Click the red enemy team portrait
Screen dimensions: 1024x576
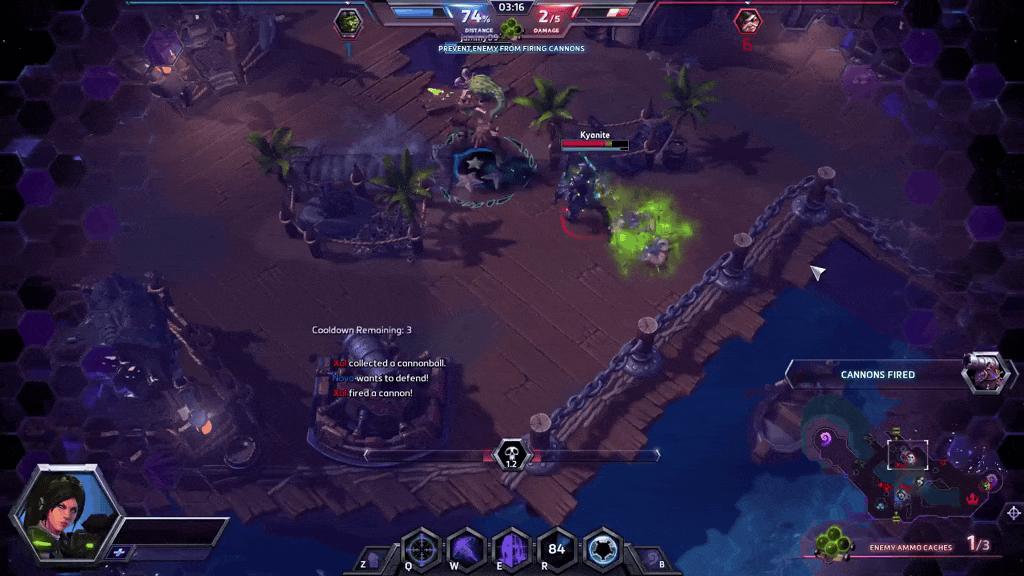click(746, 21)
